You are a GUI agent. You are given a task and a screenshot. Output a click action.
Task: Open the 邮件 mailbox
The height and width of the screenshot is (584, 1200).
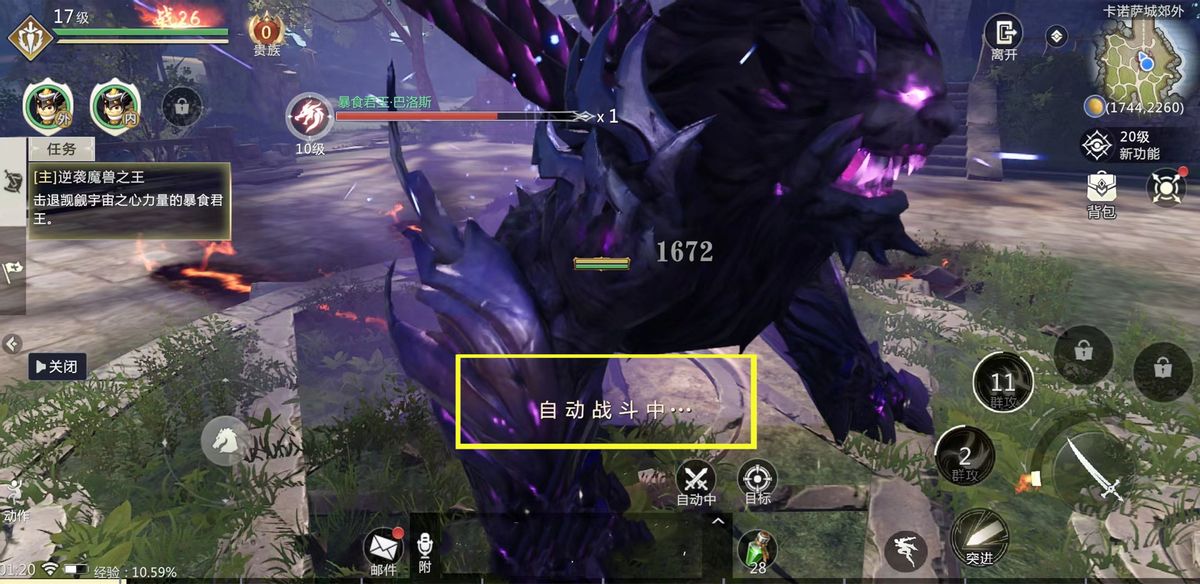pos(383,549)
